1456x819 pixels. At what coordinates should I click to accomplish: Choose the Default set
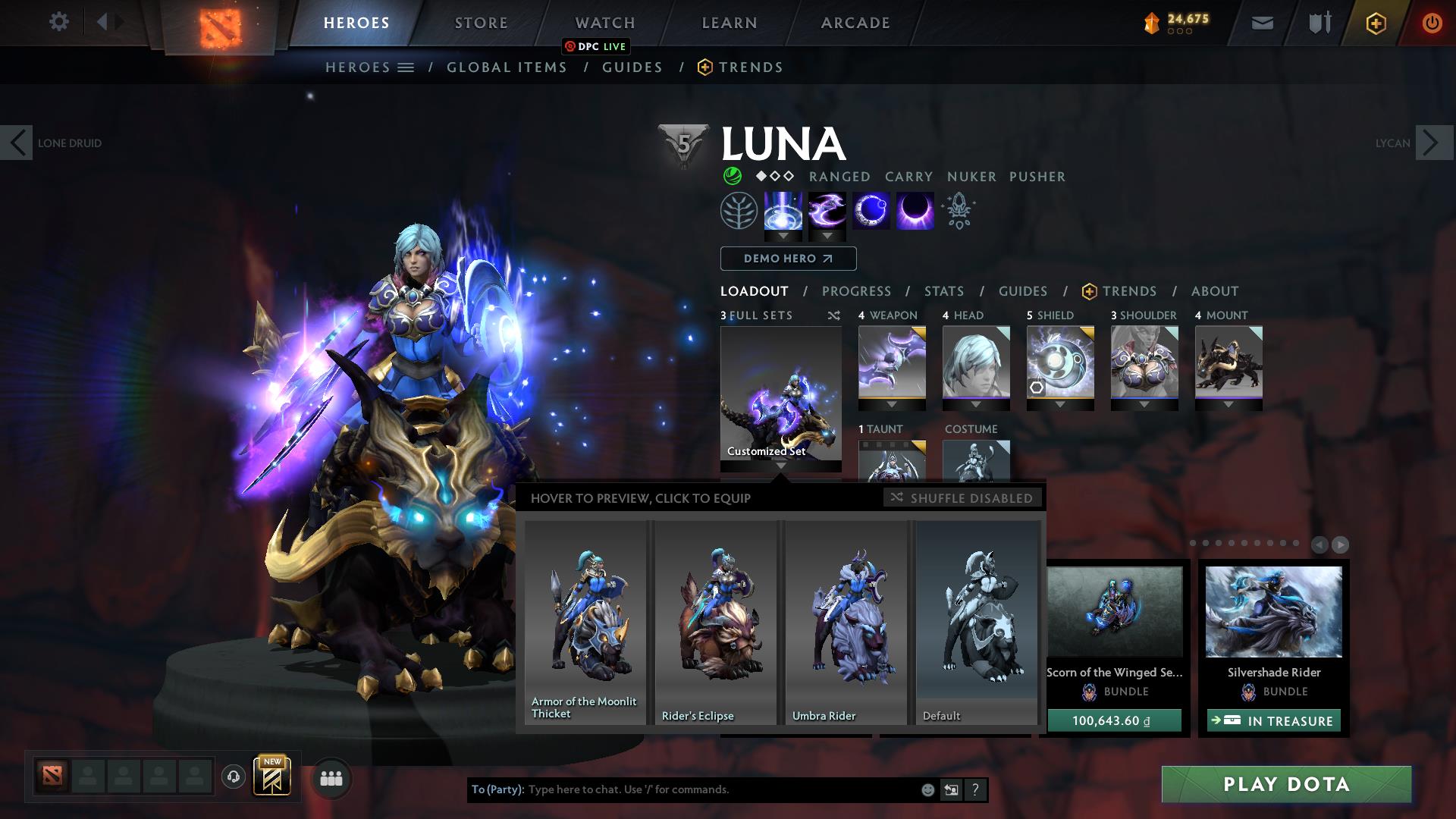point(976,622)
